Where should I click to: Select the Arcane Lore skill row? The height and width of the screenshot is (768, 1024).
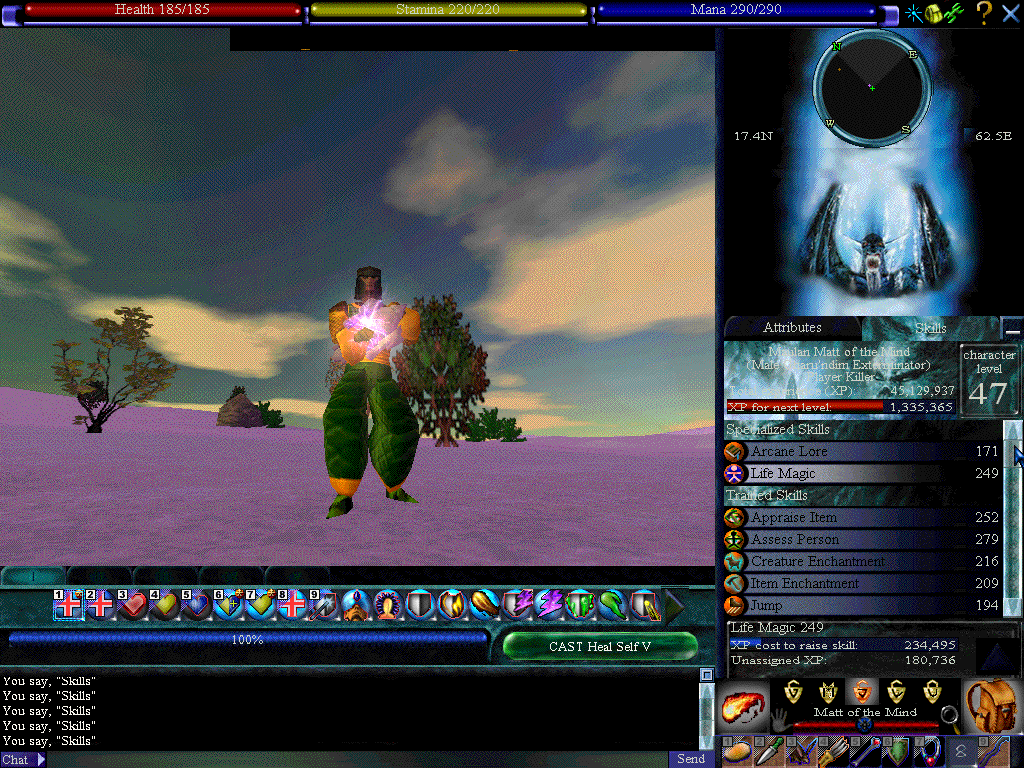[860, 452]
